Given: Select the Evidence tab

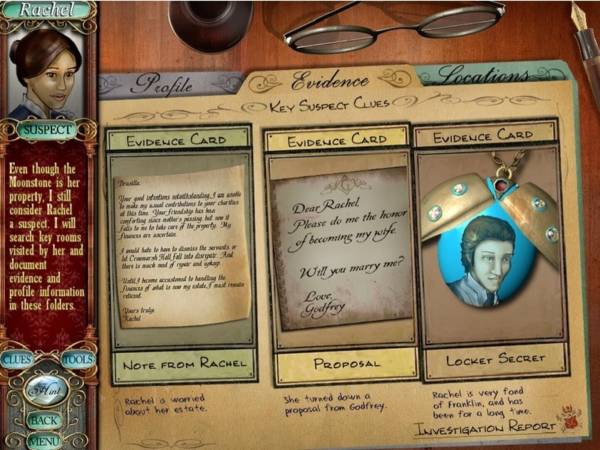Looking at the screenshot, I should point(330,80).
